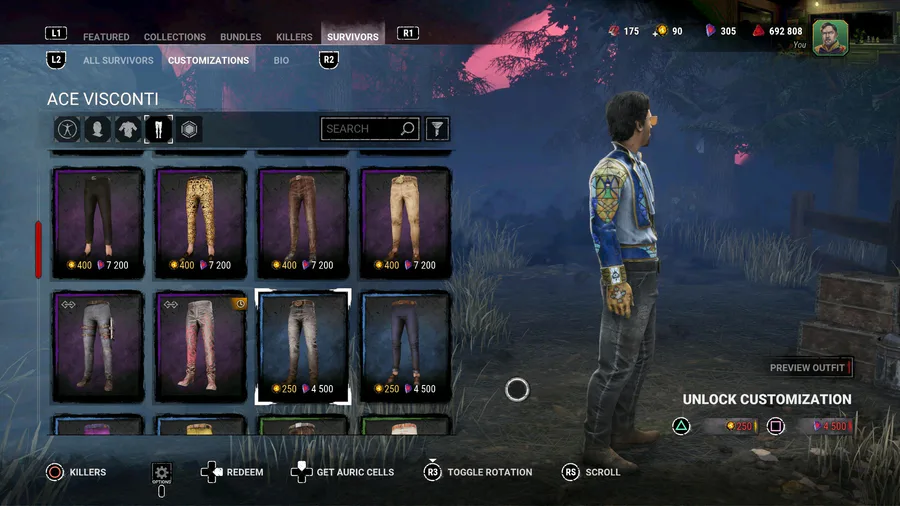Unlock customization with 4 500 Iridescent Shards

pyautogui.click(x=824, y=427)
